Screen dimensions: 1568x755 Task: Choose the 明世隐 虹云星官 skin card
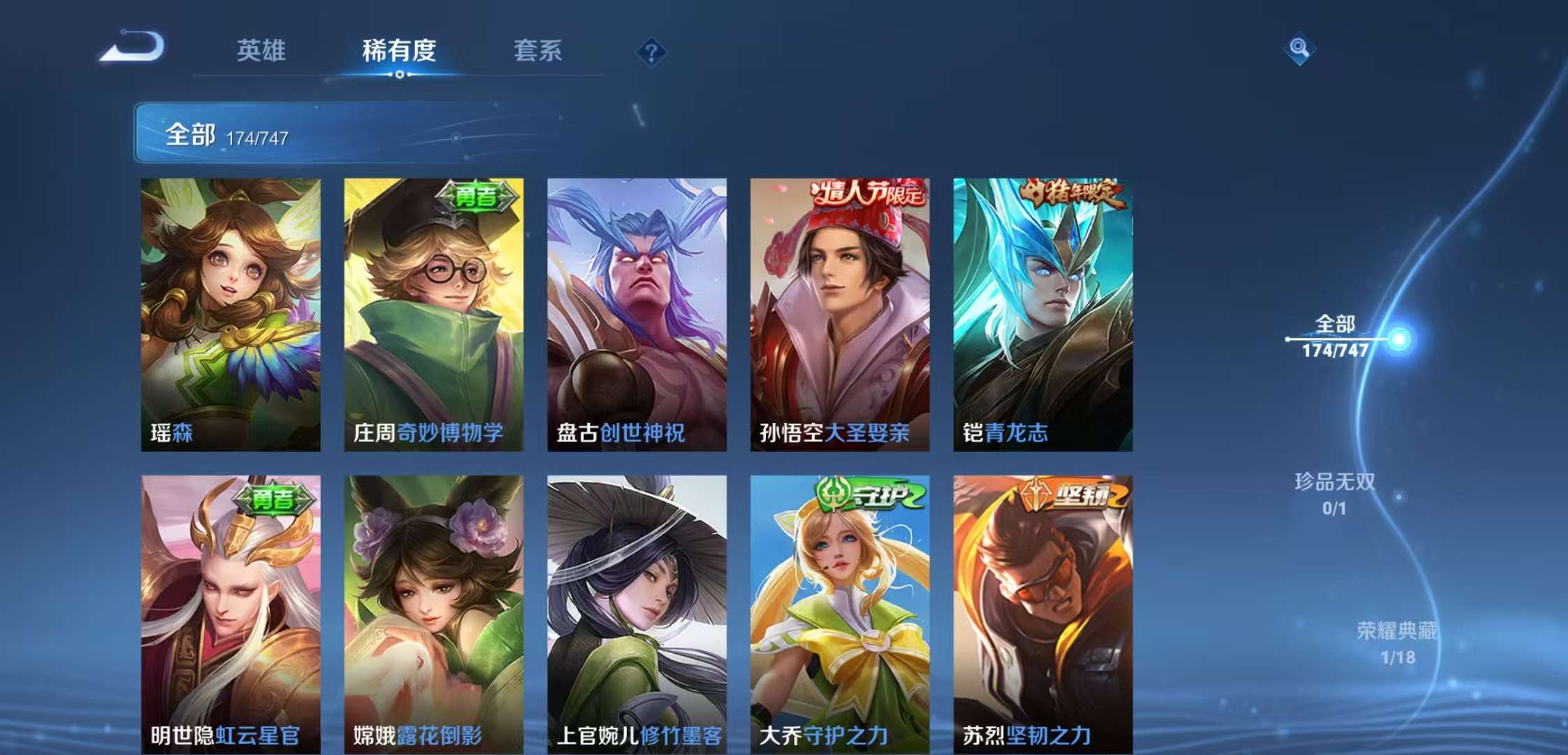[231, 614]
